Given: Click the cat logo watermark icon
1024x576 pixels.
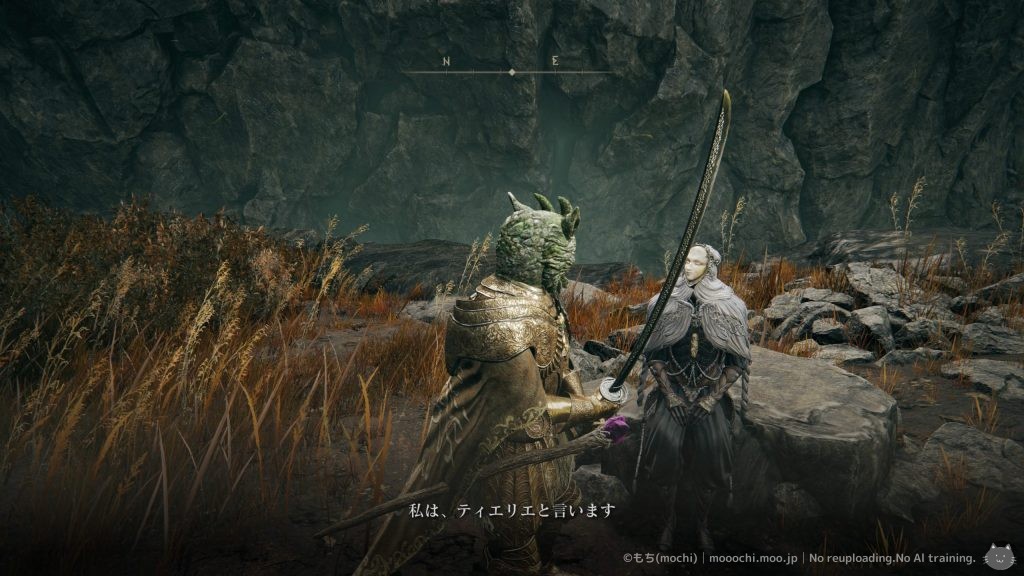Looking at the screenshot, I should (x=999, y=557).
